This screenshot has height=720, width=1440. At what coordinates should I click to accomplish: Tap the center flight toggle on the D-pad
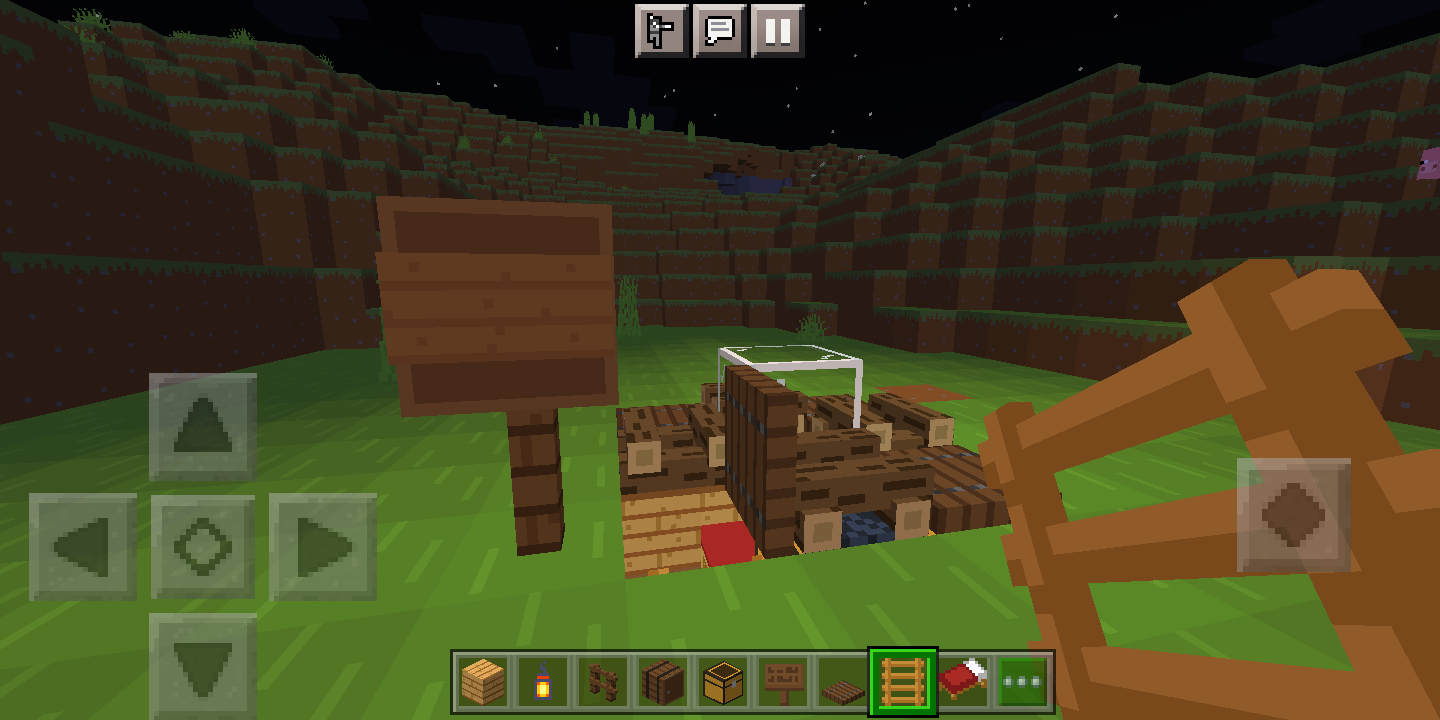click(x=203, y=545)
